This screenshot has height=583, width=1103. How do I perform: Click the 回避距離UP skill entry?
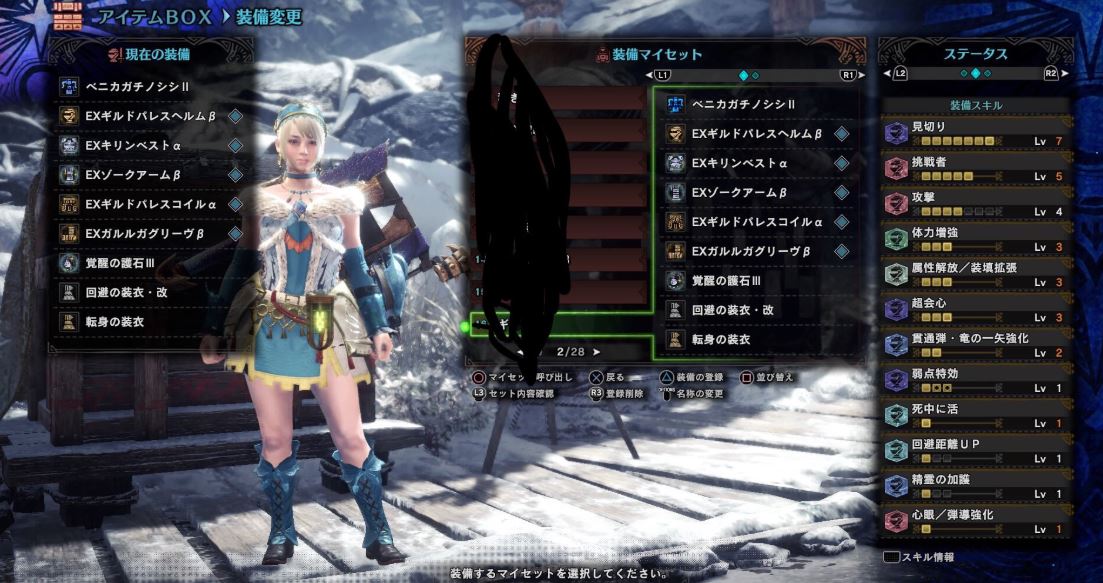pyautogui.click(x=975, y=450)
